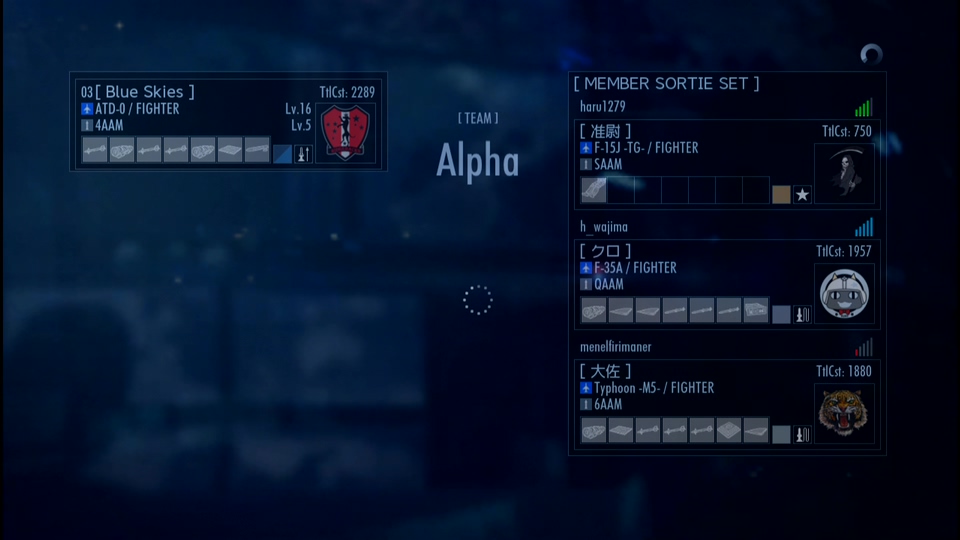Click the star icon on haru1279's row
This screenshot has width=960, height=540.
(802, 194)
